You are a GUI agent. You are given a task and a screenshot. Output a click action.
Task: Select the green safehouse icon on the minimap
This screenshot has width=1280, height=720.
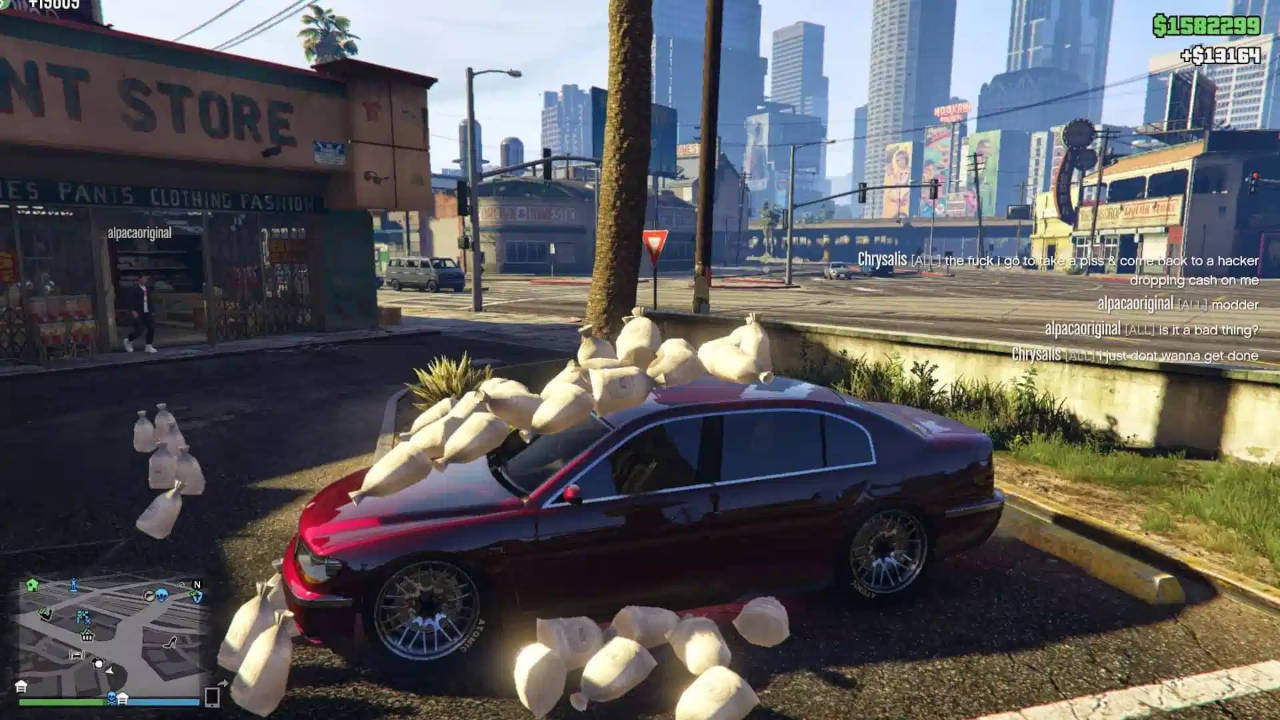click(31, 583)
